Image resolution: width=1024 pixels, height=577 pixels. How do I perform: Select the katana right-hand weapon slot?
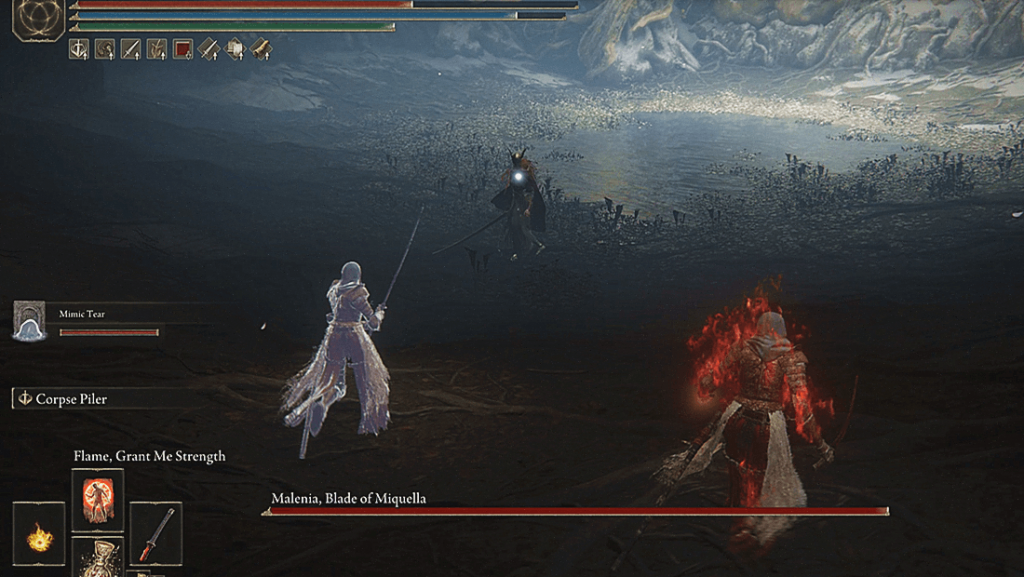click(156, 534)
